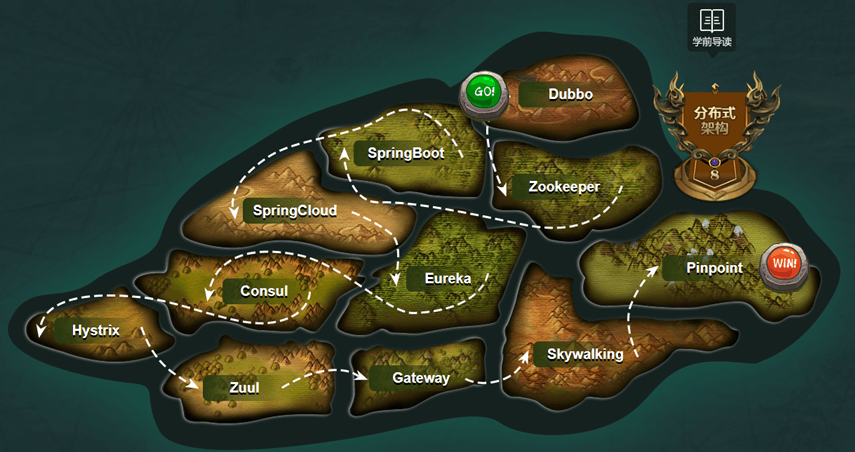Open the SpringBoot stage
Image resolution: width=855 pixels, height=452 pixels.
point(404,153)
